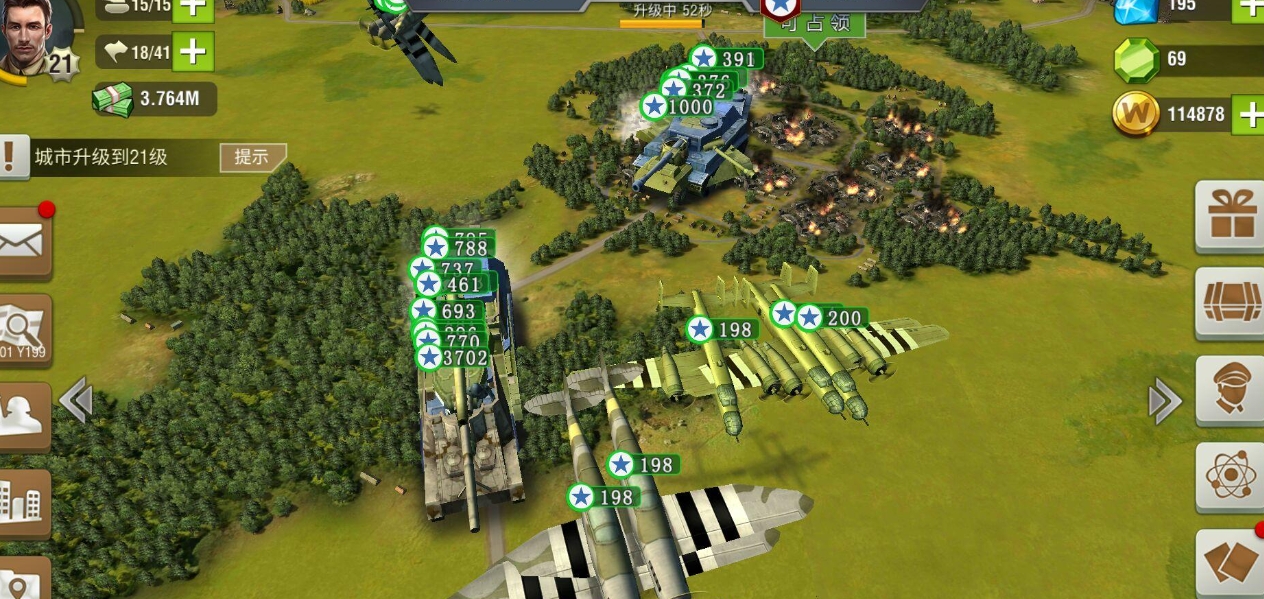This screenshot has width=1264, height=599.
Task: Click the right double-arrow expander
Action: [x=1164, y=402]
